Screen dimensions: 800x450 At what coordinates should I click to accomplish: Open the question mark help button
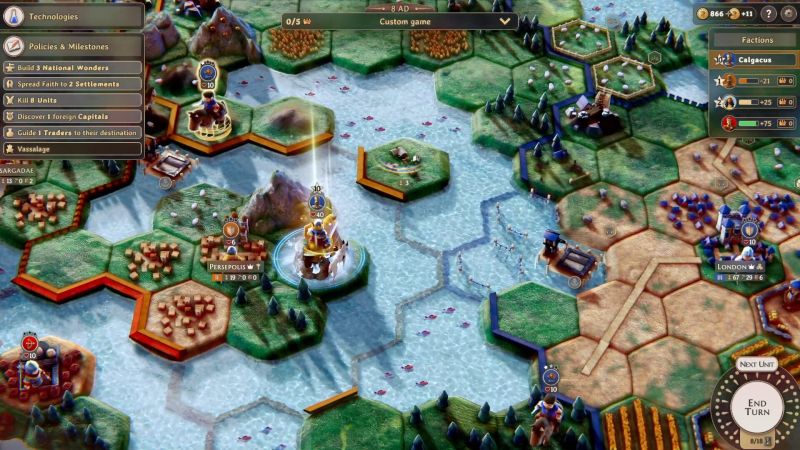point(768,14)
